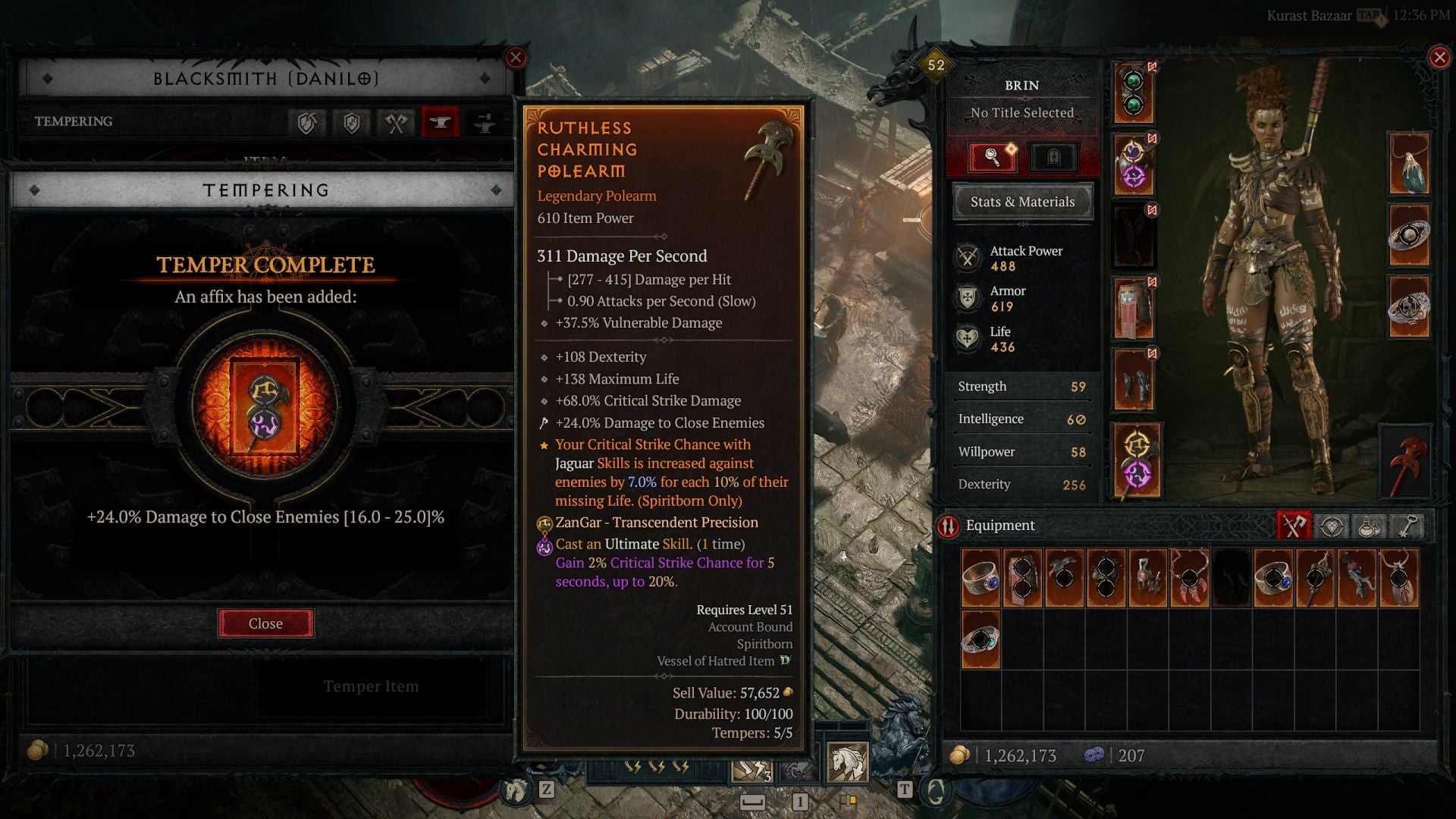The height and width of the screenshot is (819, 1456).
Task: Toggle the magnifying glass profile view button
Action: tap(992, 157)
